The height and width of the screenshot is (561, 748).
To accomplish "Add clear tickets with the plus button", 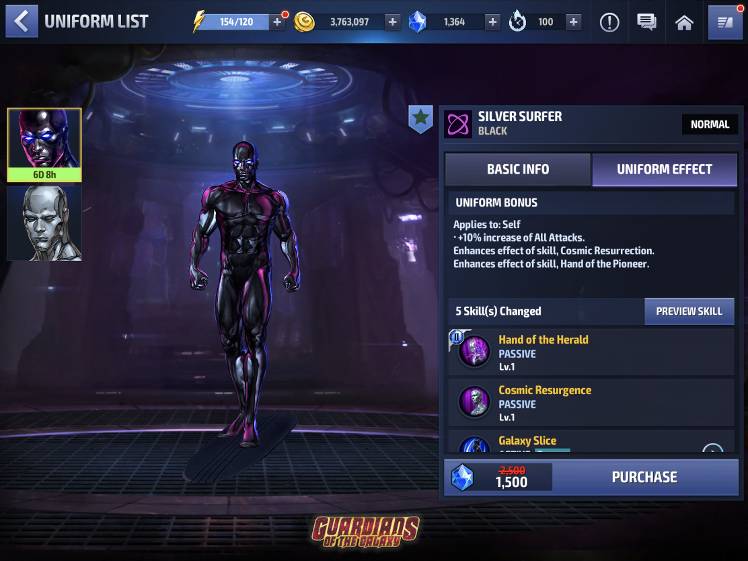I will pos(573,22).
